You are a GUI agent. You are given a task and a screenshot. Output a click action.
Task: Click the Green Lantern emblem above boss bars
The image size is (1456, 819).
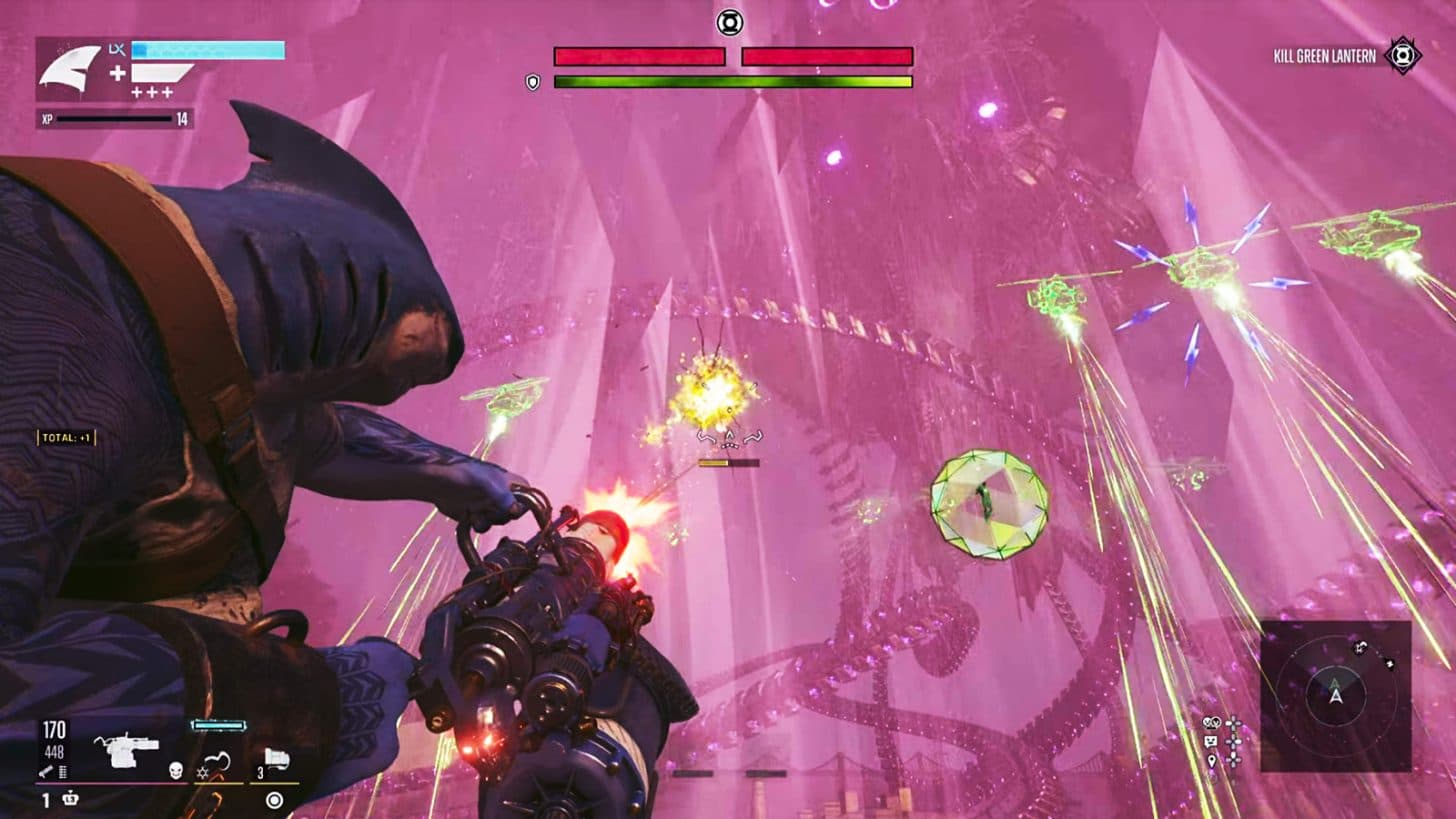[x=730, y=22]
